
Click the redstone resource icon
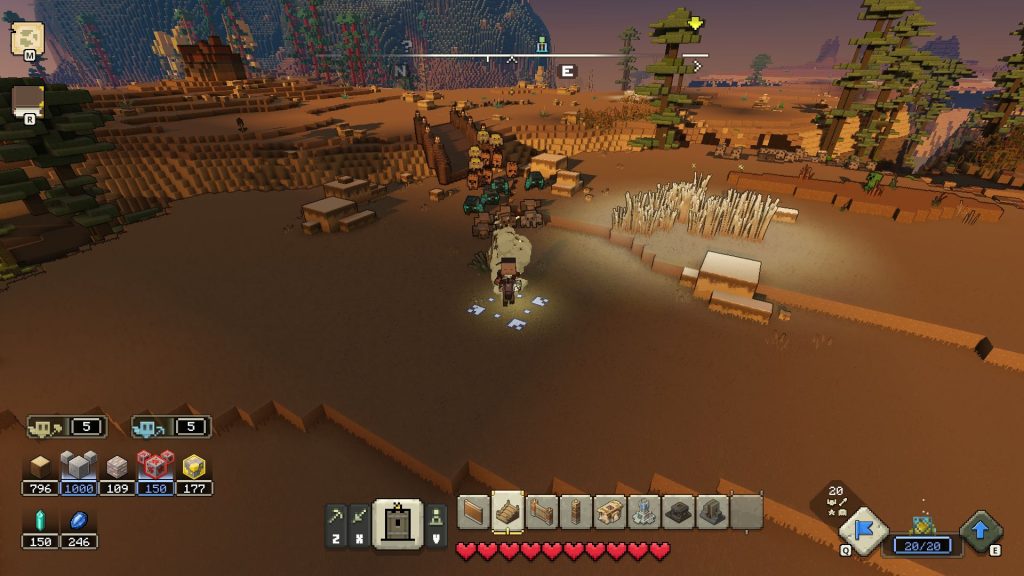[x=155, y=466]
